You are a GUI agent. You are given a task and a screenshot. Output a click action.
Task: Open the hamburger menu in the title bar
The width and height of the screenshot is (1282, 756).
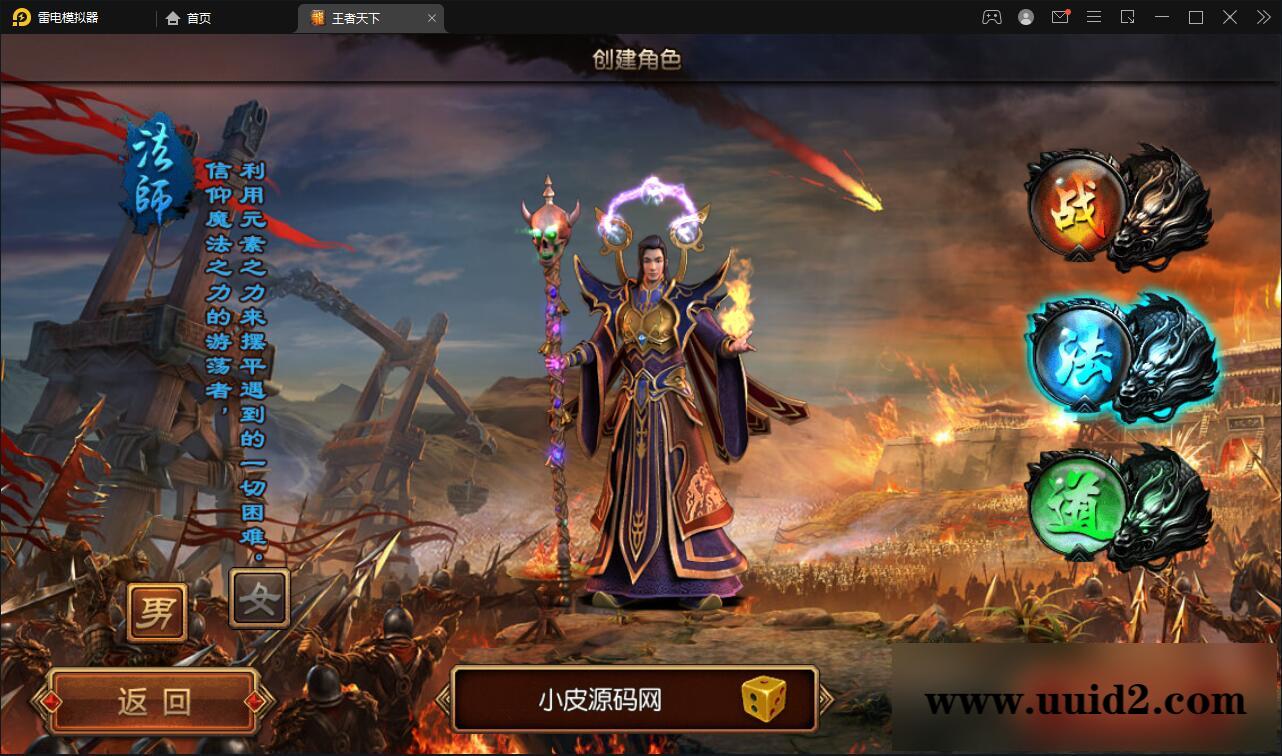pos(1094,17)
